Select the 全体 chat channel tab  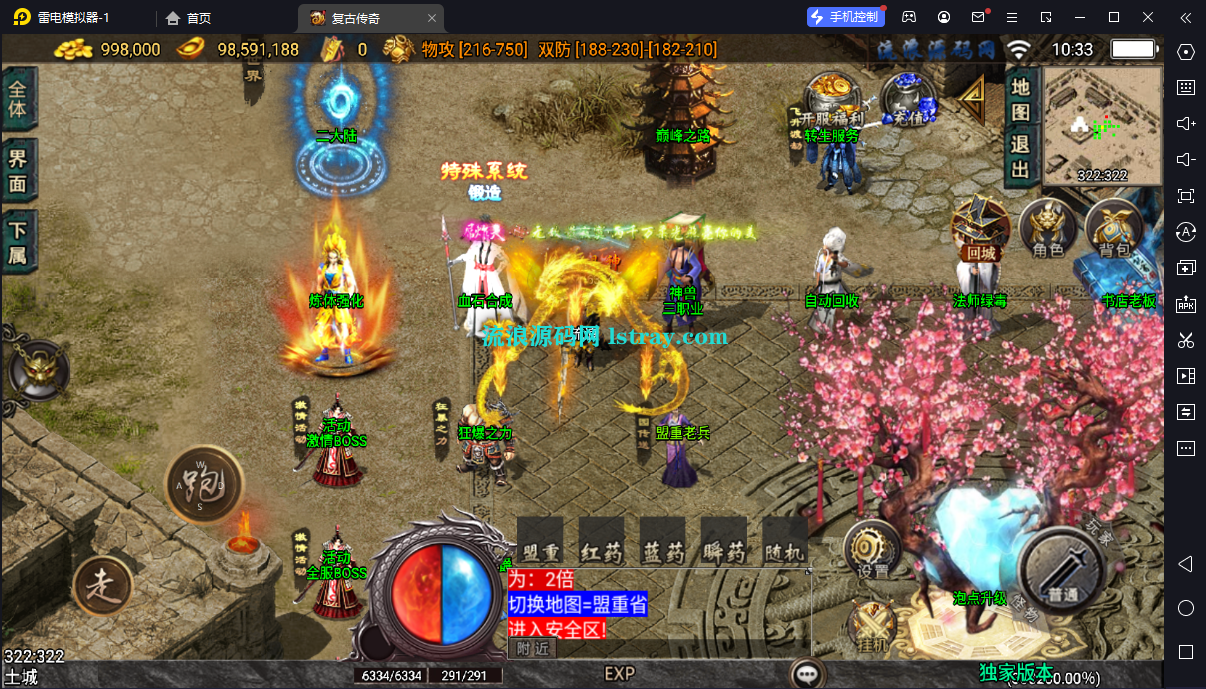[x=18, y=98]
